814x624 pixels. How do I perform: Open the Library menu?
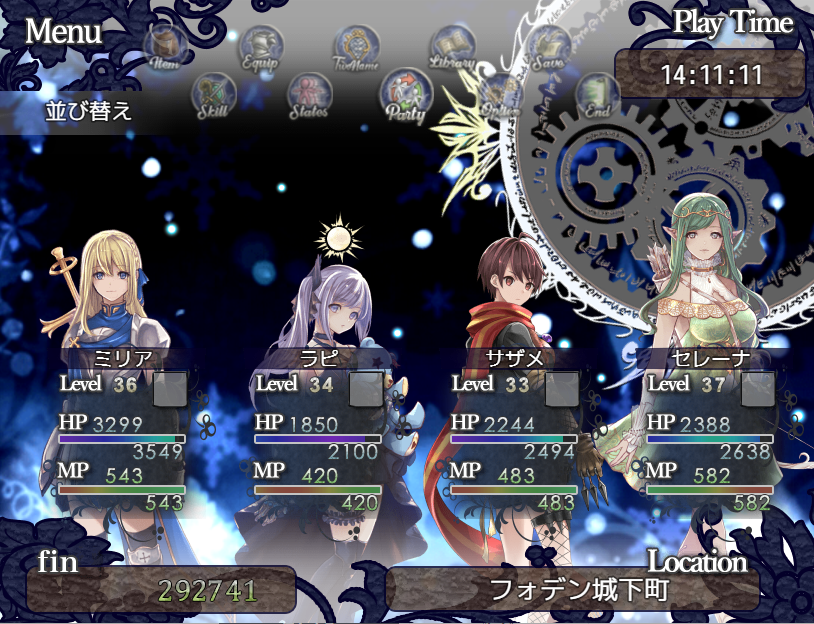(x=452, y=46)
